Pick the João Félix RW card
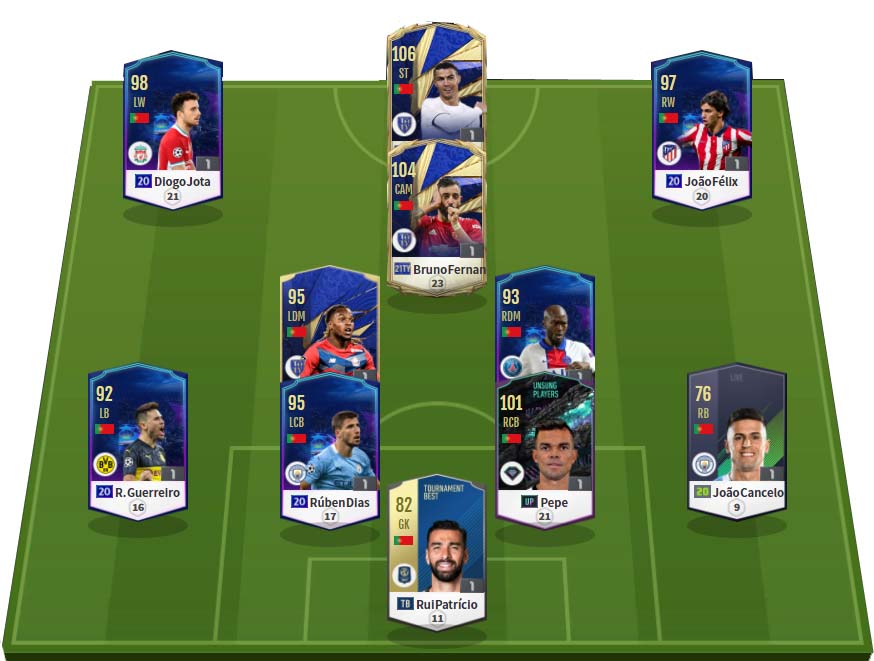Viewport: 874px width, 661px height. click(x=701, y=128)
